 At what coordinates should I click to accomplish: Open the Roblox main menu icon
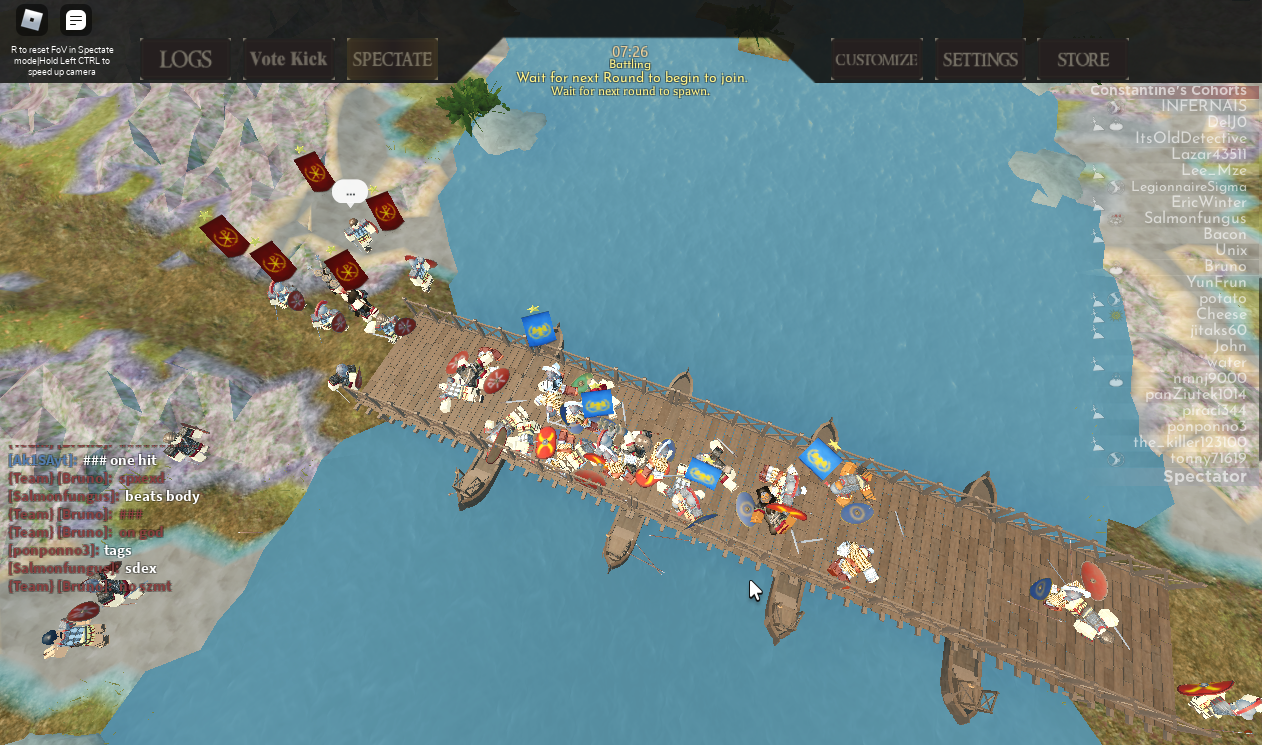(x=32, y=20)
